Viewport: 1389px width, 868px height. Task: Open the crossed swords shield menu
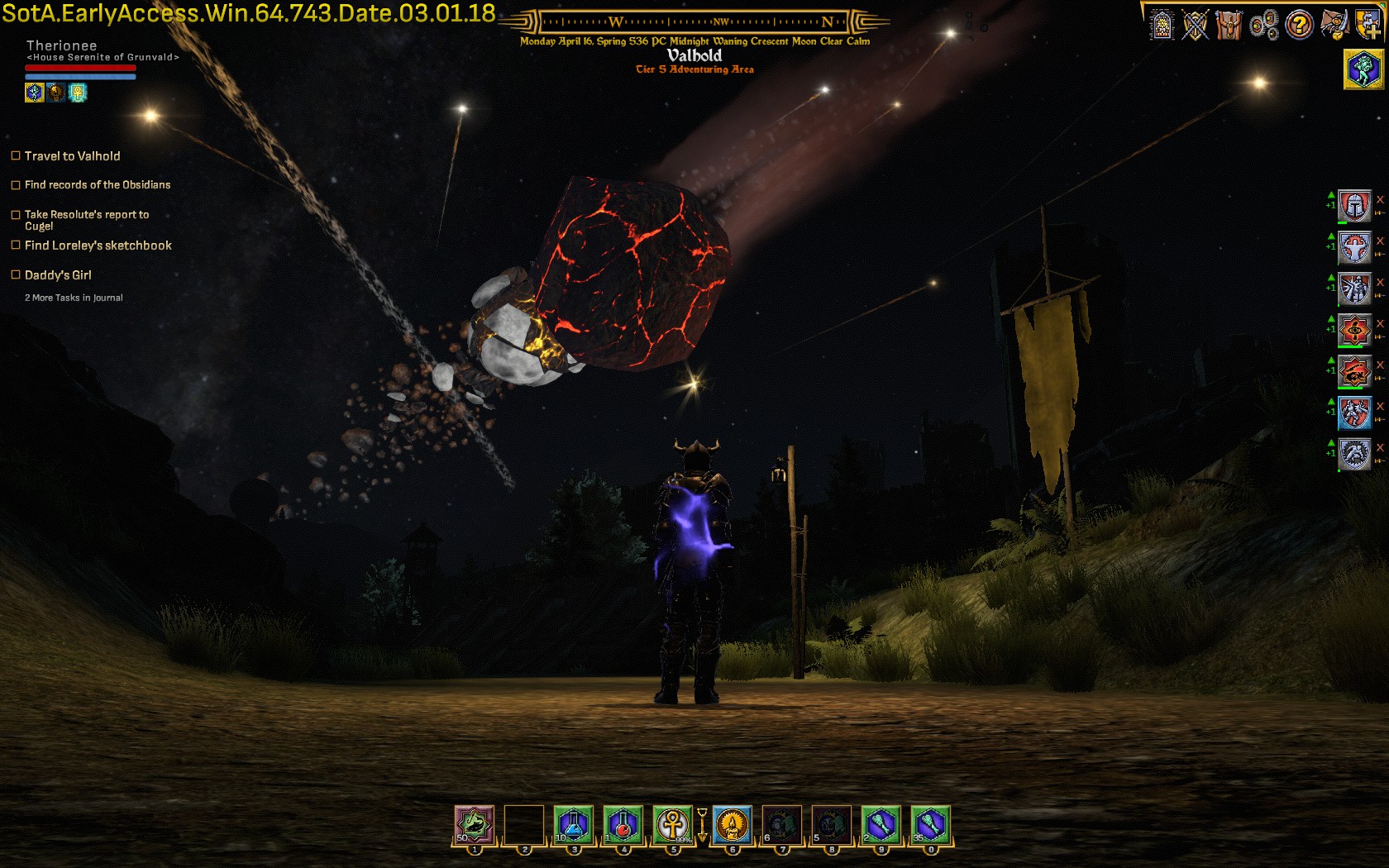1196,26
